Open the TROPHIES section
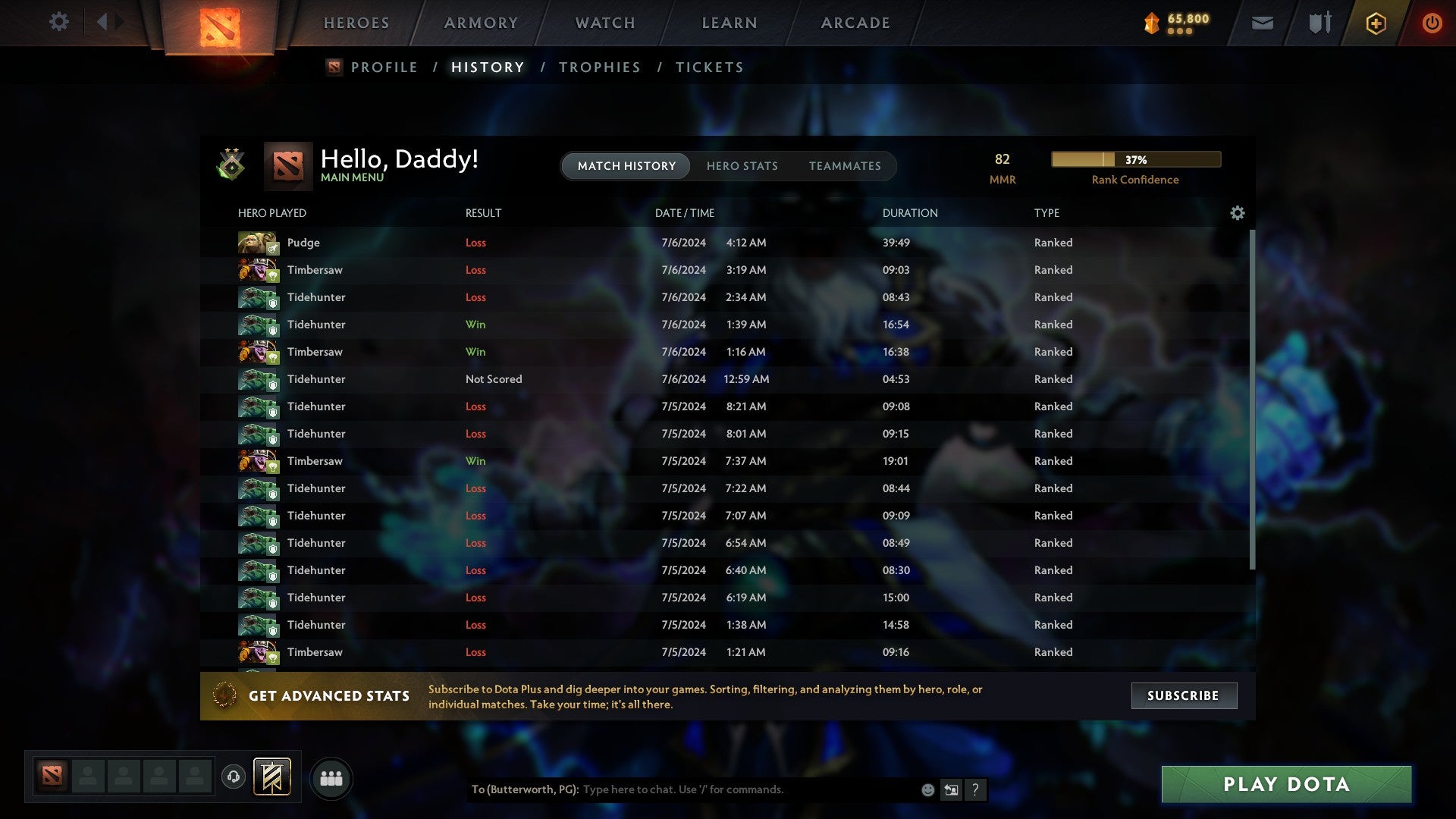The height and width of the screenshot is (819, 1456). 599,67
